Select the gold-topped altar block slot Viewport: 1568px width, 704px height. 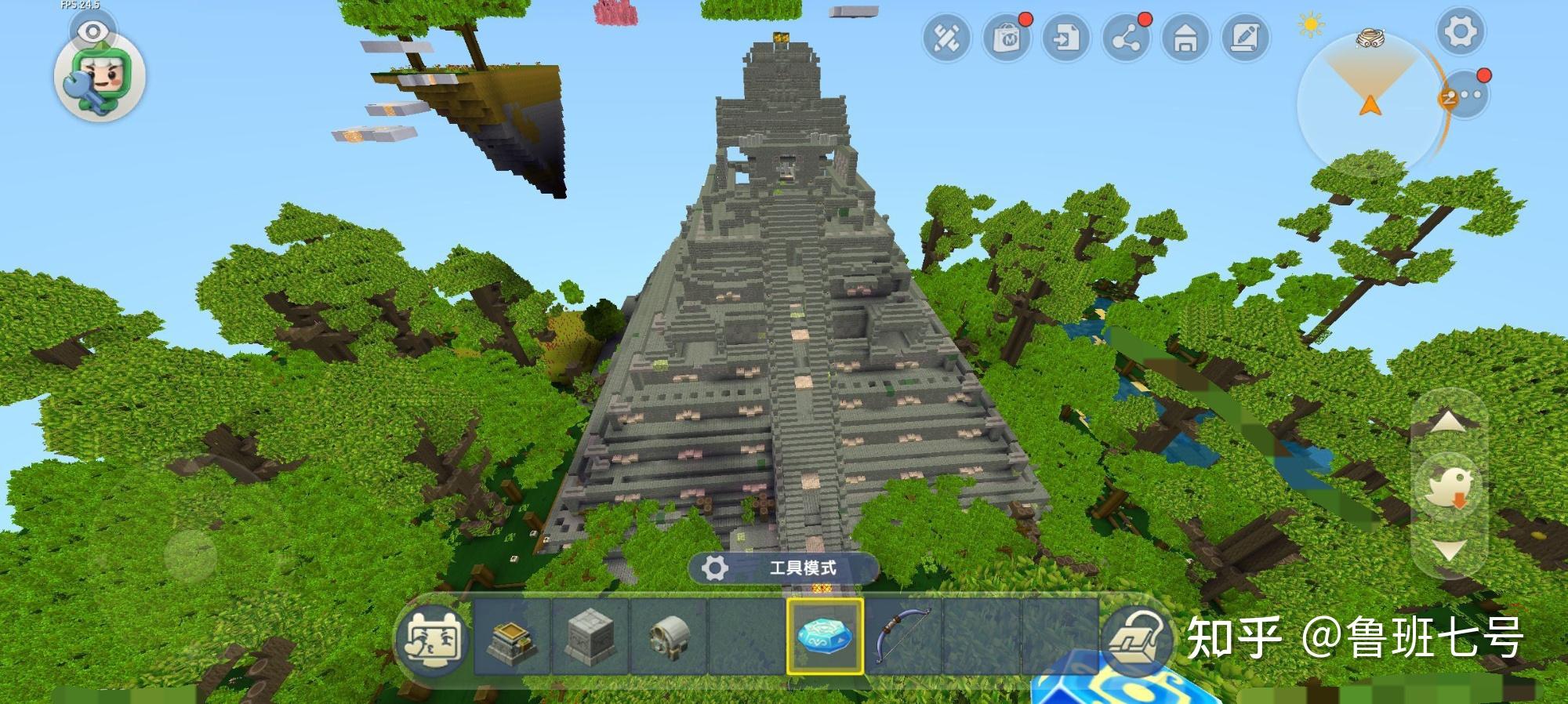(x=511, y=637)
